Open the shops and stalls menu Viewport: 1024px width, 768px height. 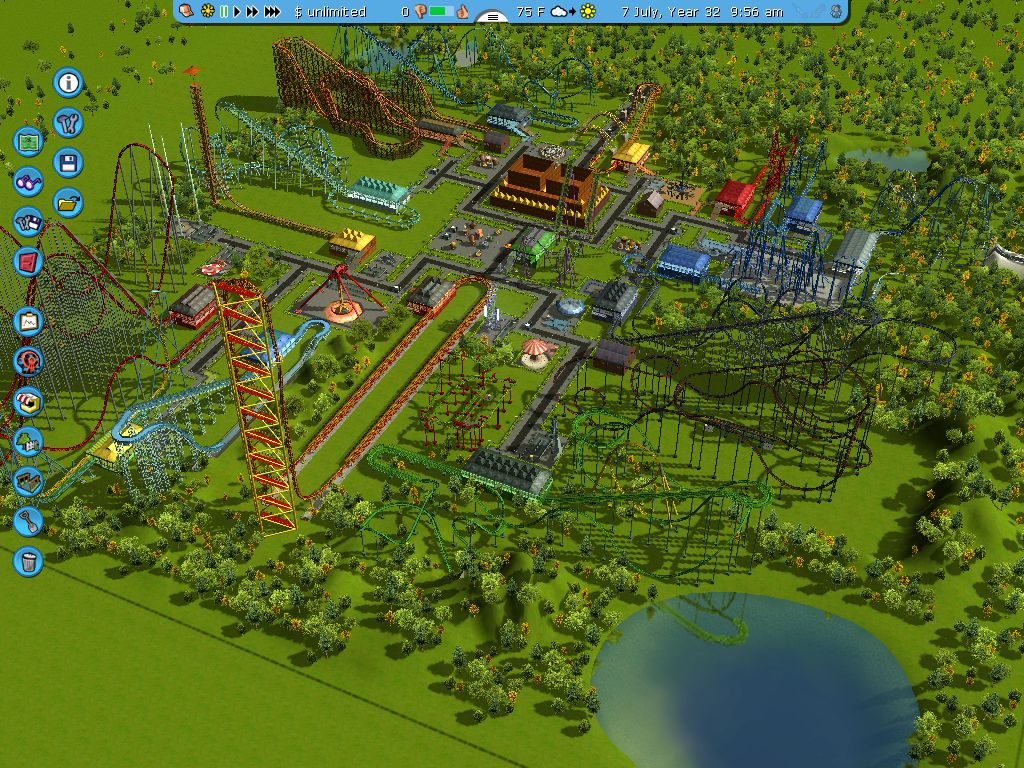click(x=29, y=401)
